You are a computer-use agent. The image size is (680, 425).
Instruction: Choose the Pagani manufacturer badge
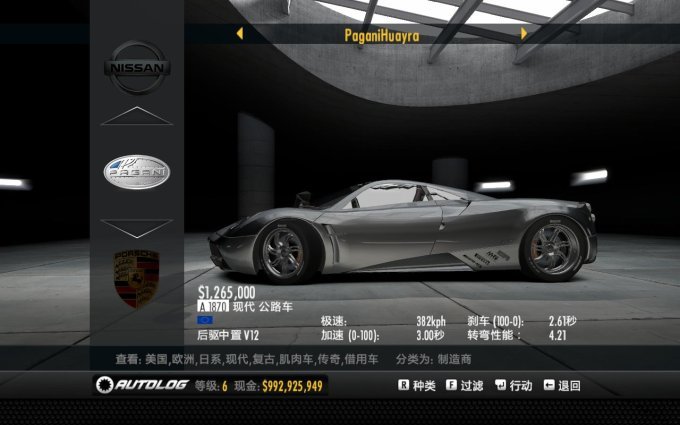[x=137, y=172]
